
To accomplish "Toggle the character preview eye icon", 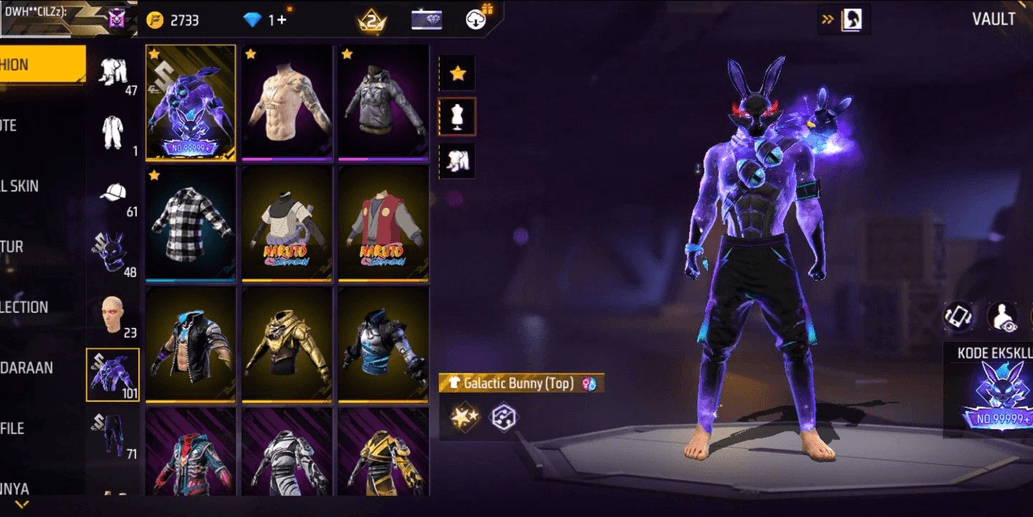I will [x=1003, y=317].
